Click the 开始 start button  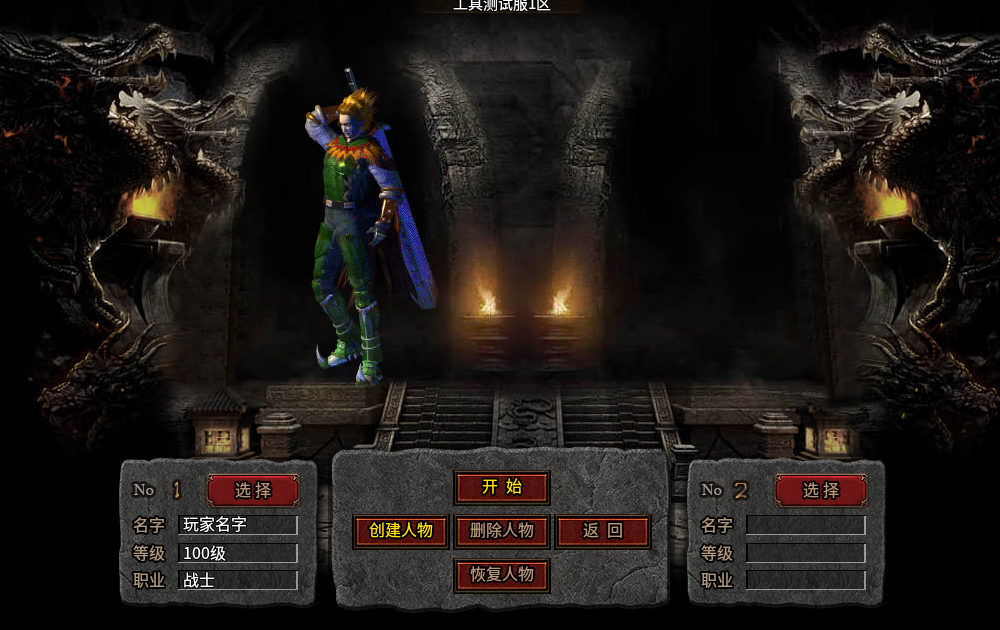(502, 488)
